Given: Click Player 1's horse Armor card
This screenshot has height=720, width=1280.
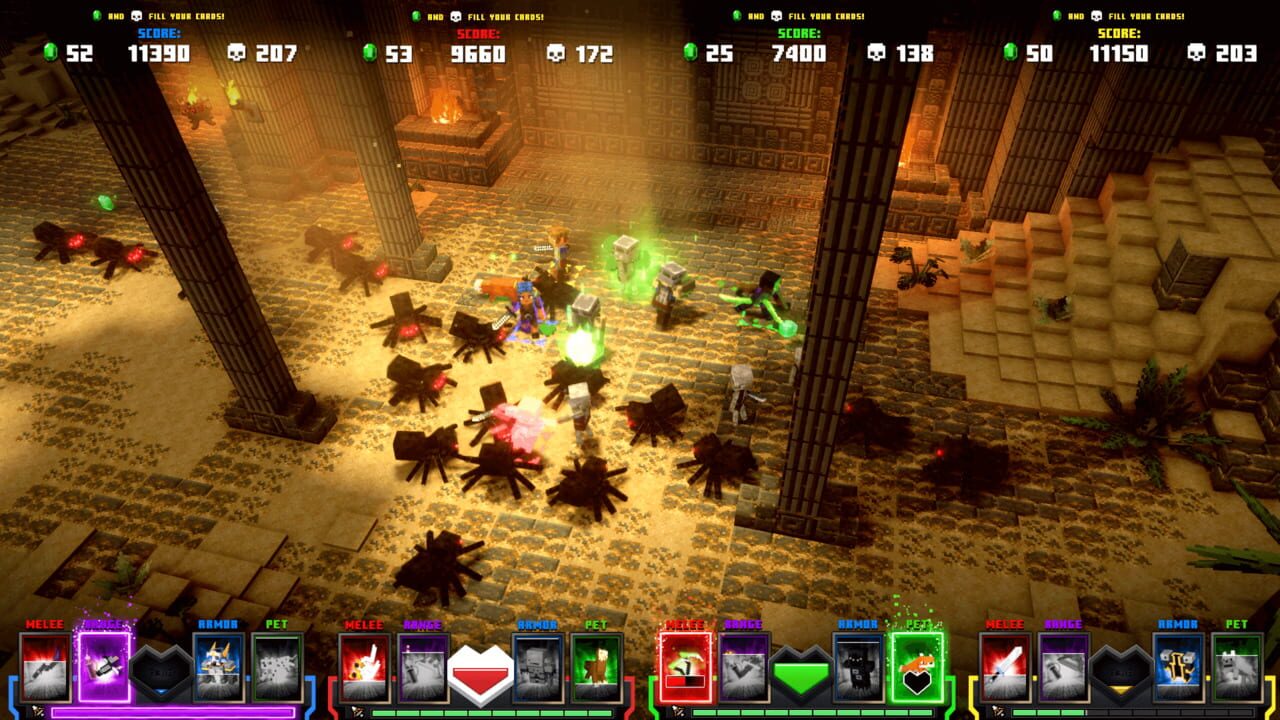Looking at the screenshot, I should (x=217, y=665).
